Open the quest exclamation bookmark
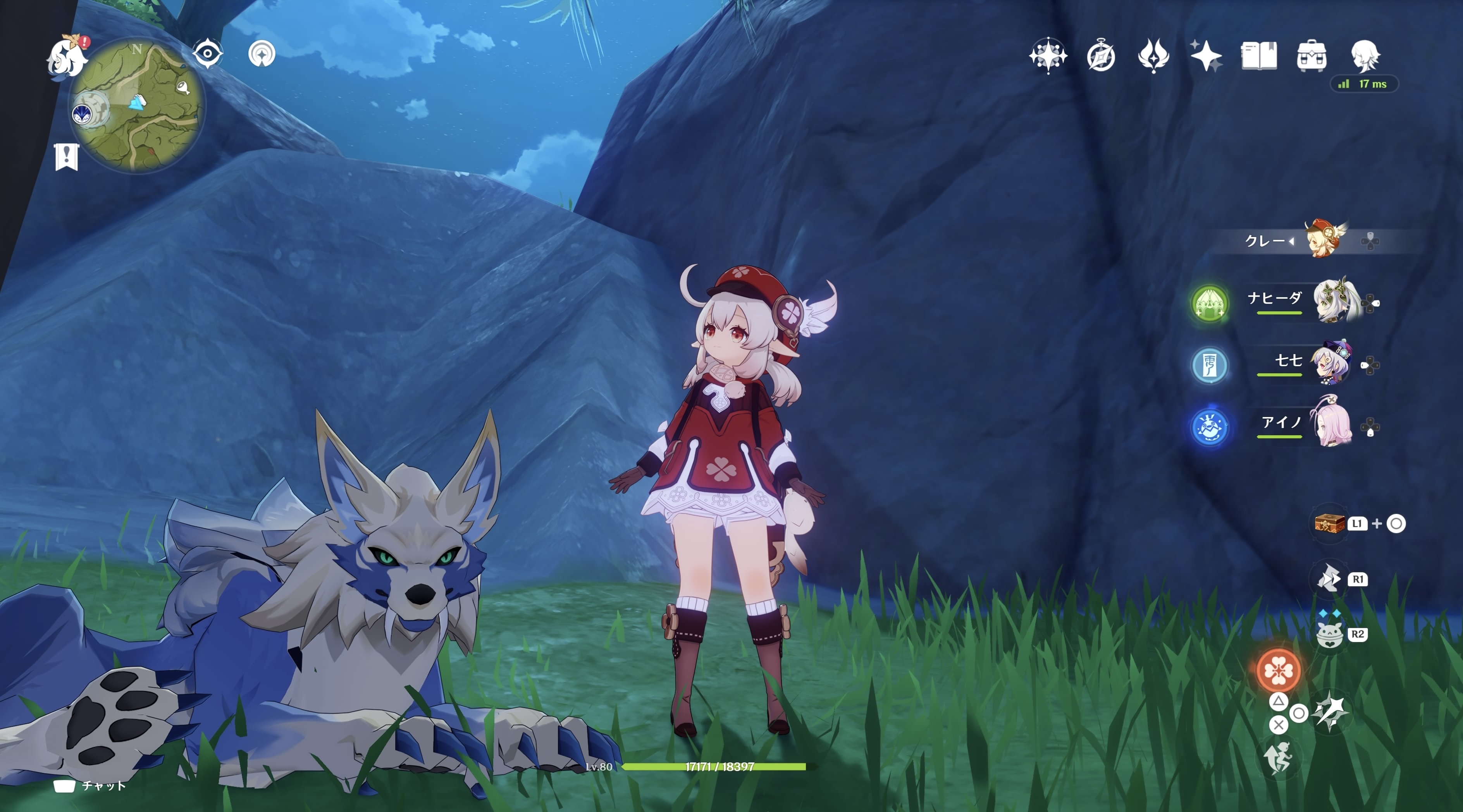The width and height of the screenshot is (1463, 812). pyautogui.click(x=67, y=156)
